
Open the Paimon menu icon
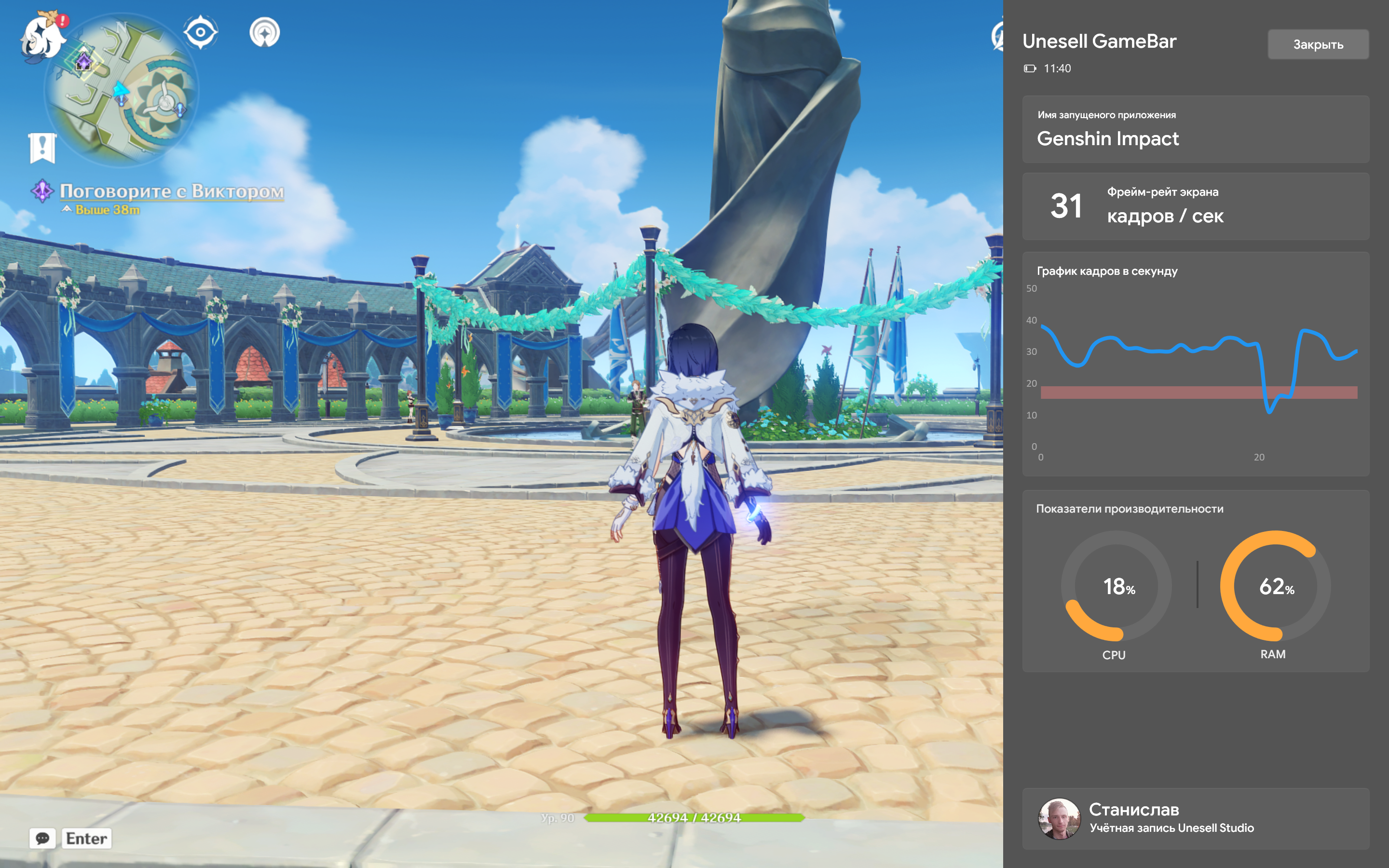(42, 37)
